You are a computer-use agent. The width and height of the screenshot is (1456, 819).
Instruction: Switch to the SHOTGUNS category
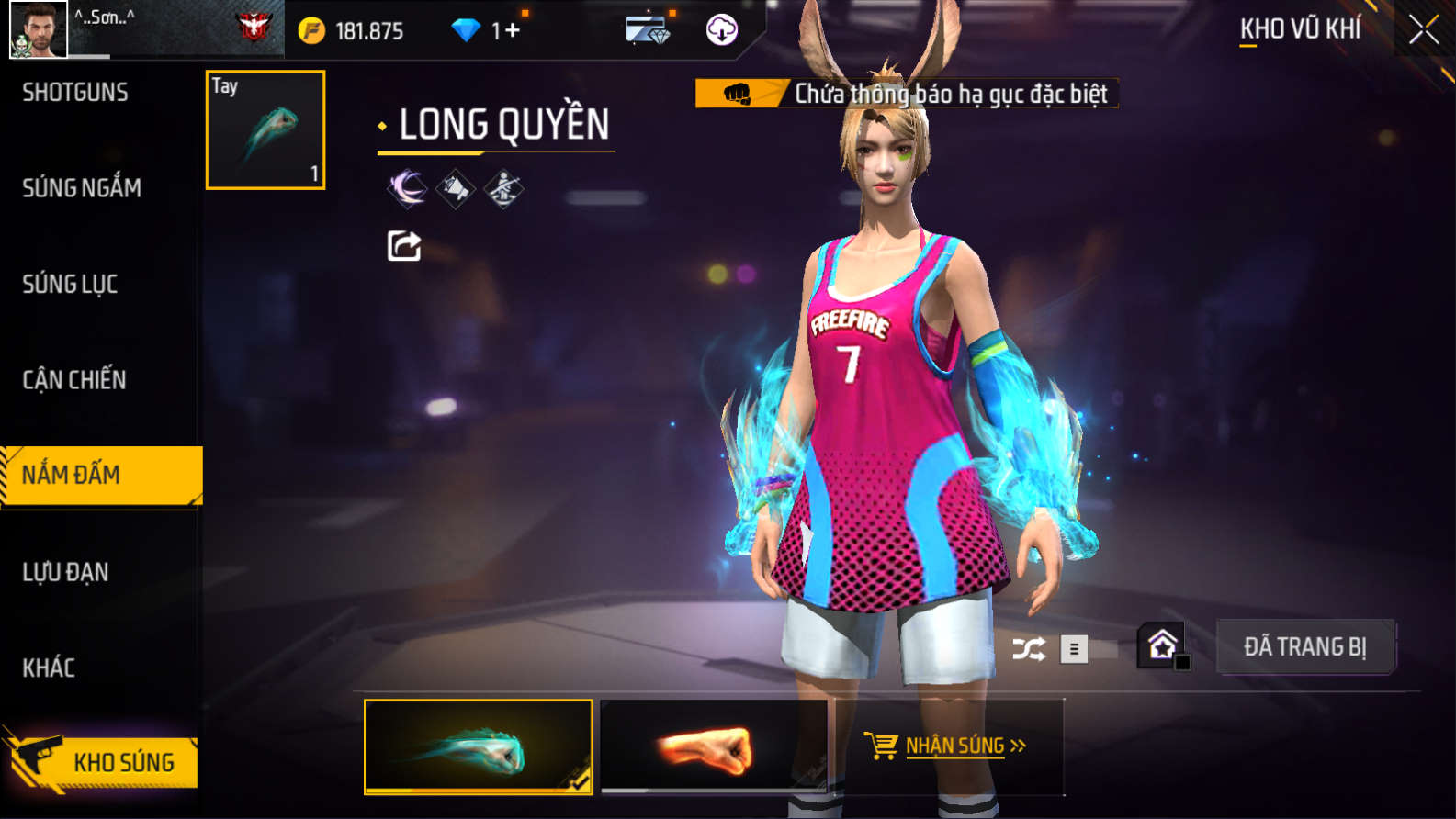[x=75, y=93]
